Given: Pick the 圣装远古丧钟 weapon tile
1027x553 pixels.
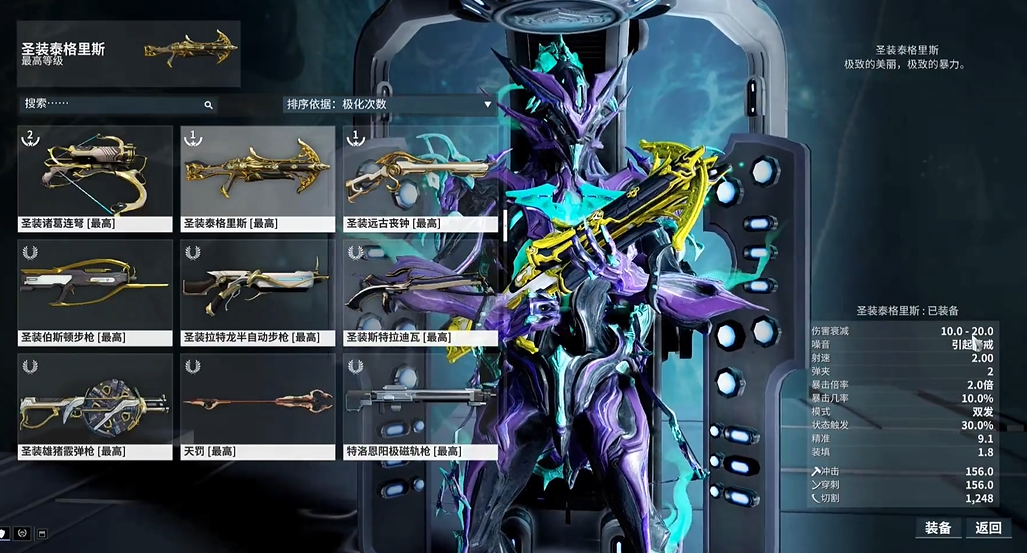Looking at the screenshot, I should click(x=420, y=178).
